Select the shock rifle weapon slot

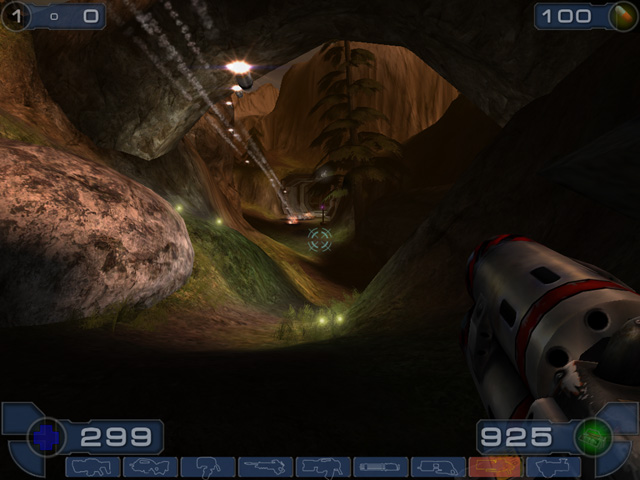tap(265, 467)
